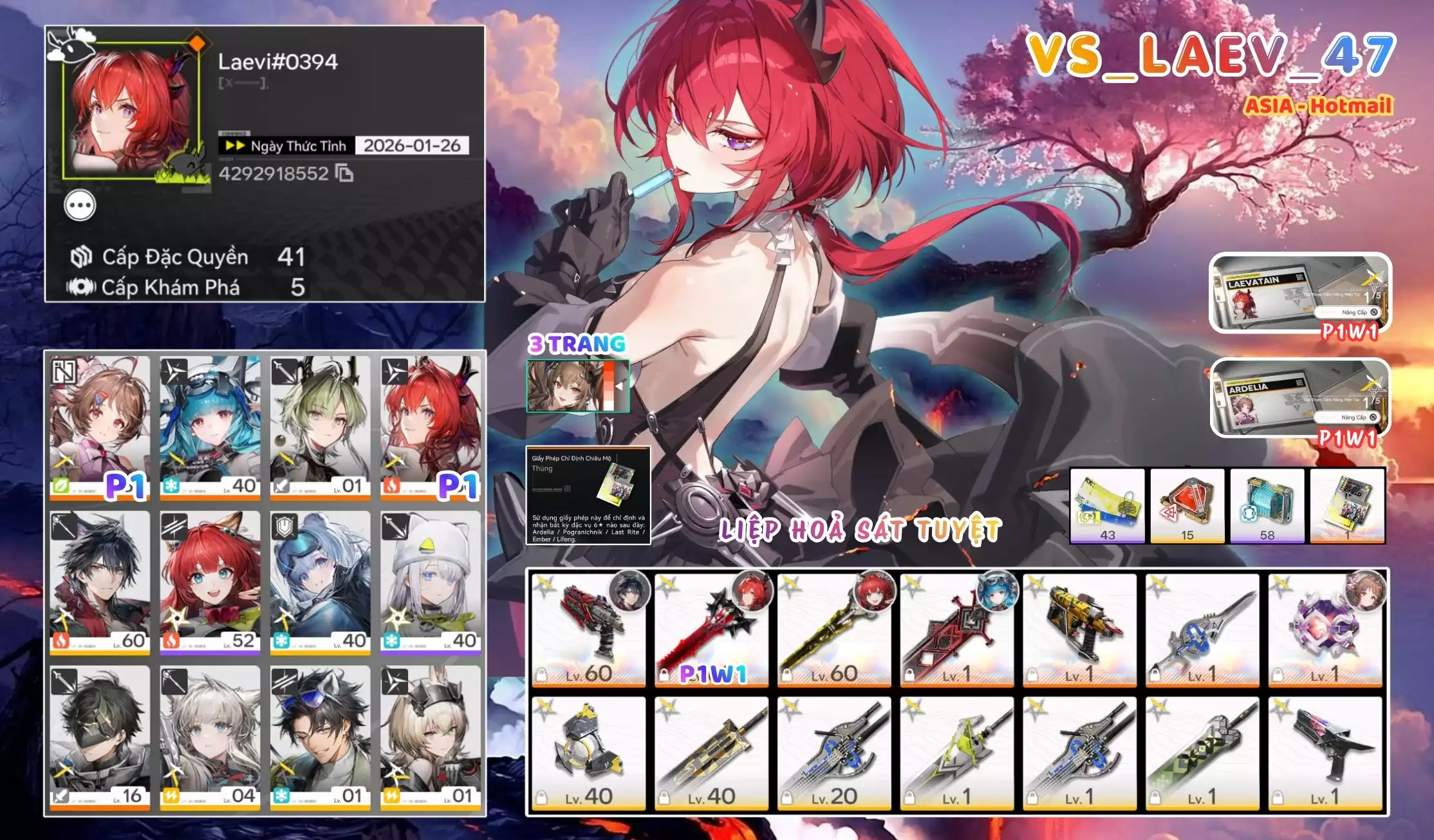Screen dimensions: 1434x840
Task: Click the Cấp Đặc Quyền cube icon
Action: [79, 257]
